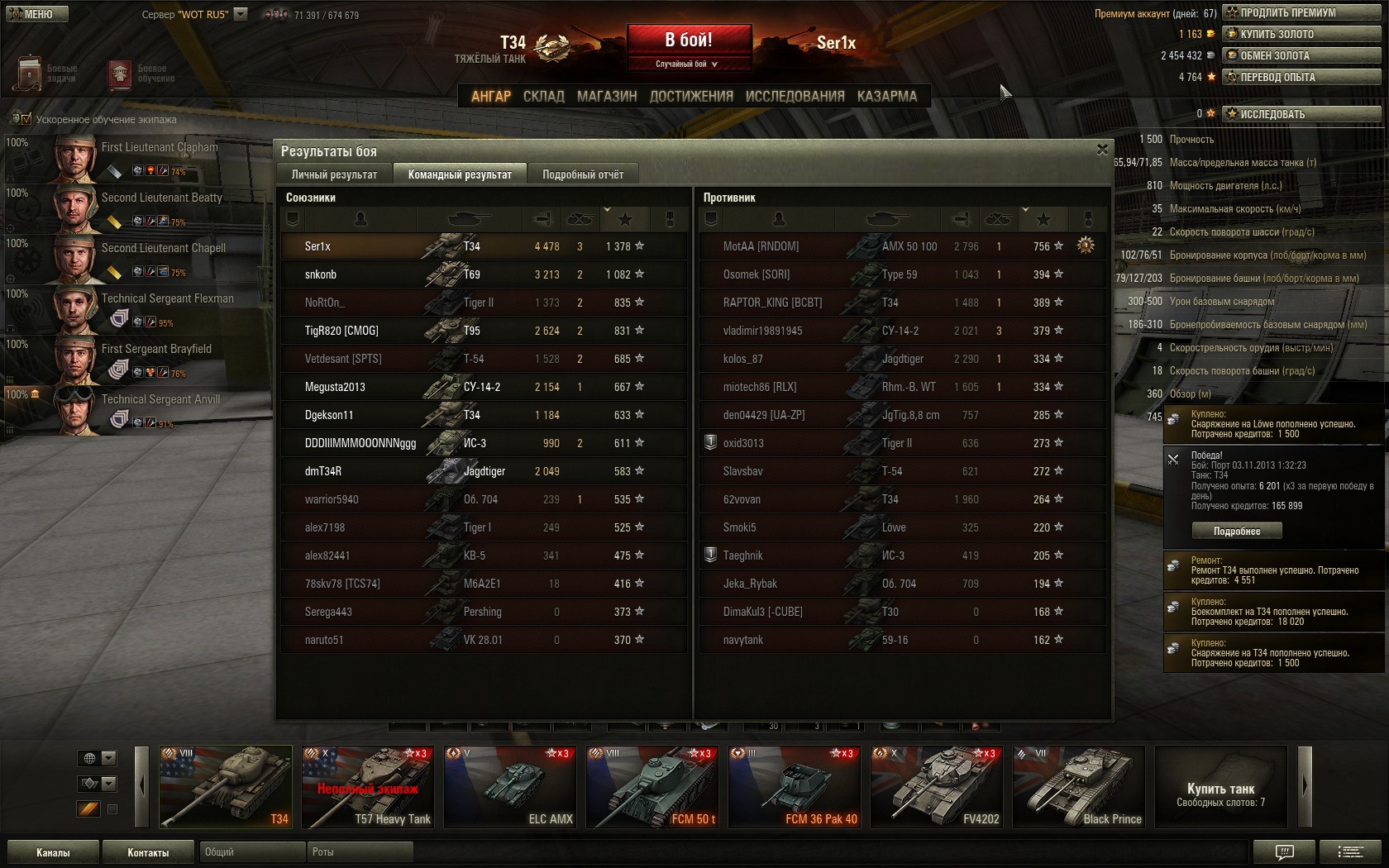
Task: Click the ПРОДЛИТЬ ПРЕМИУМ button
Action: 1302,12
